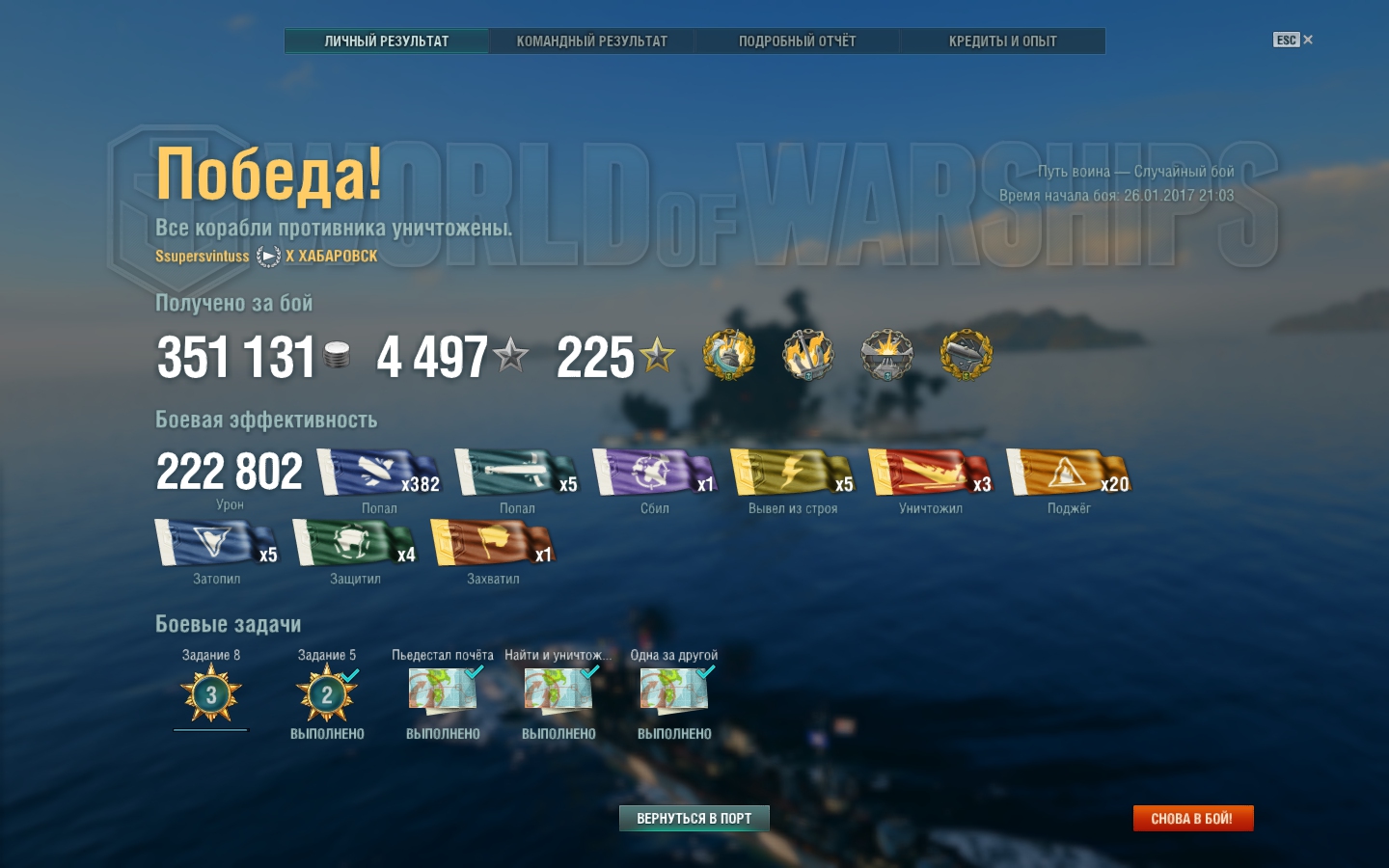The image size is (1389, 868).
Task: Open the Подробный отчёт tab
Action: coord(797,41)
